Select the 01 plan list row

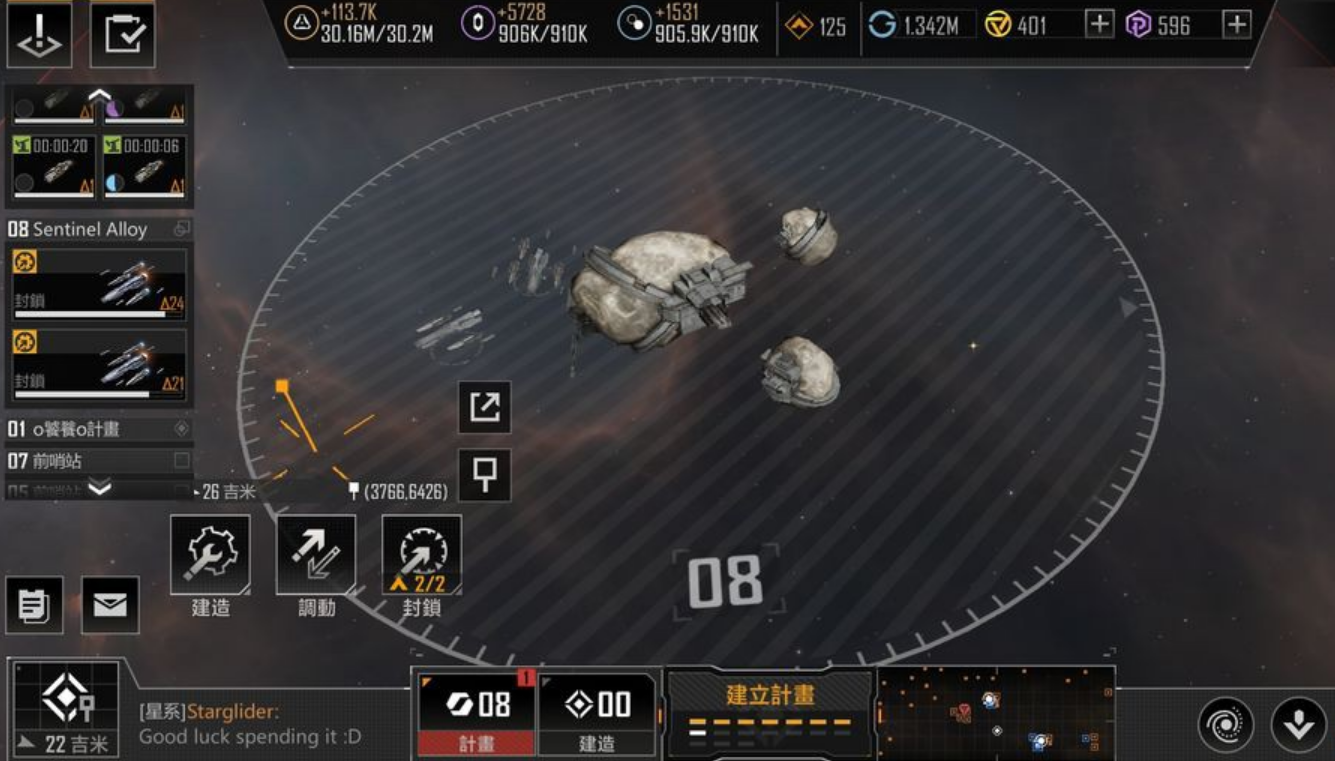(x=98, y=429)
